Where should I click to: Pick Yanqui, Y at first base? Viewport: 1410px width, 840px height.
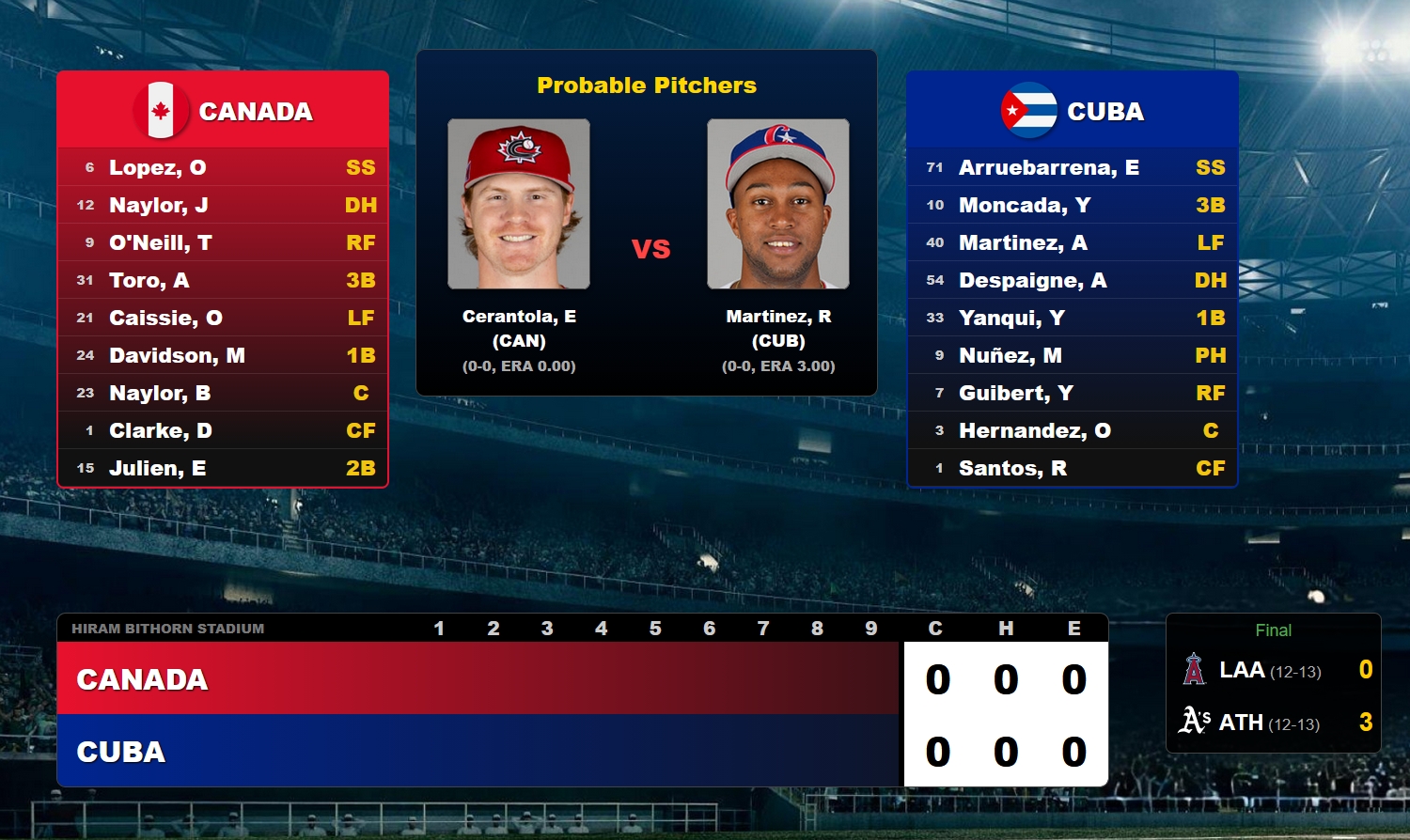point(1073,318)
